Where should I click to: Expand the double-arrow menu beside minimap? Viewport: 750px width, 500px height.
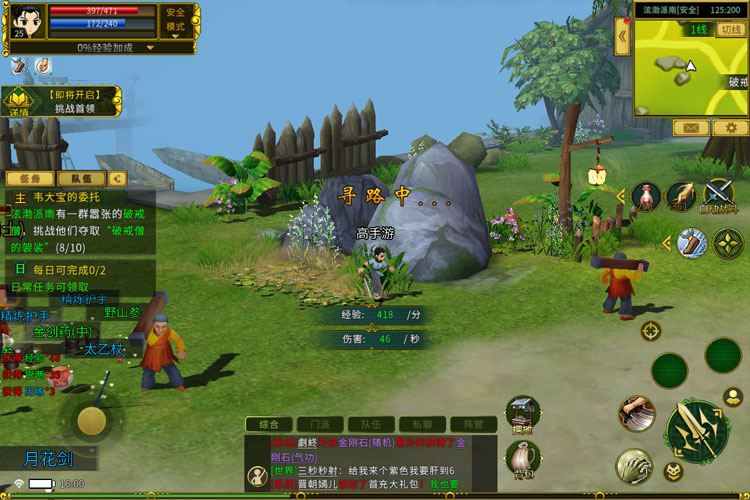(x=622, y=38)
